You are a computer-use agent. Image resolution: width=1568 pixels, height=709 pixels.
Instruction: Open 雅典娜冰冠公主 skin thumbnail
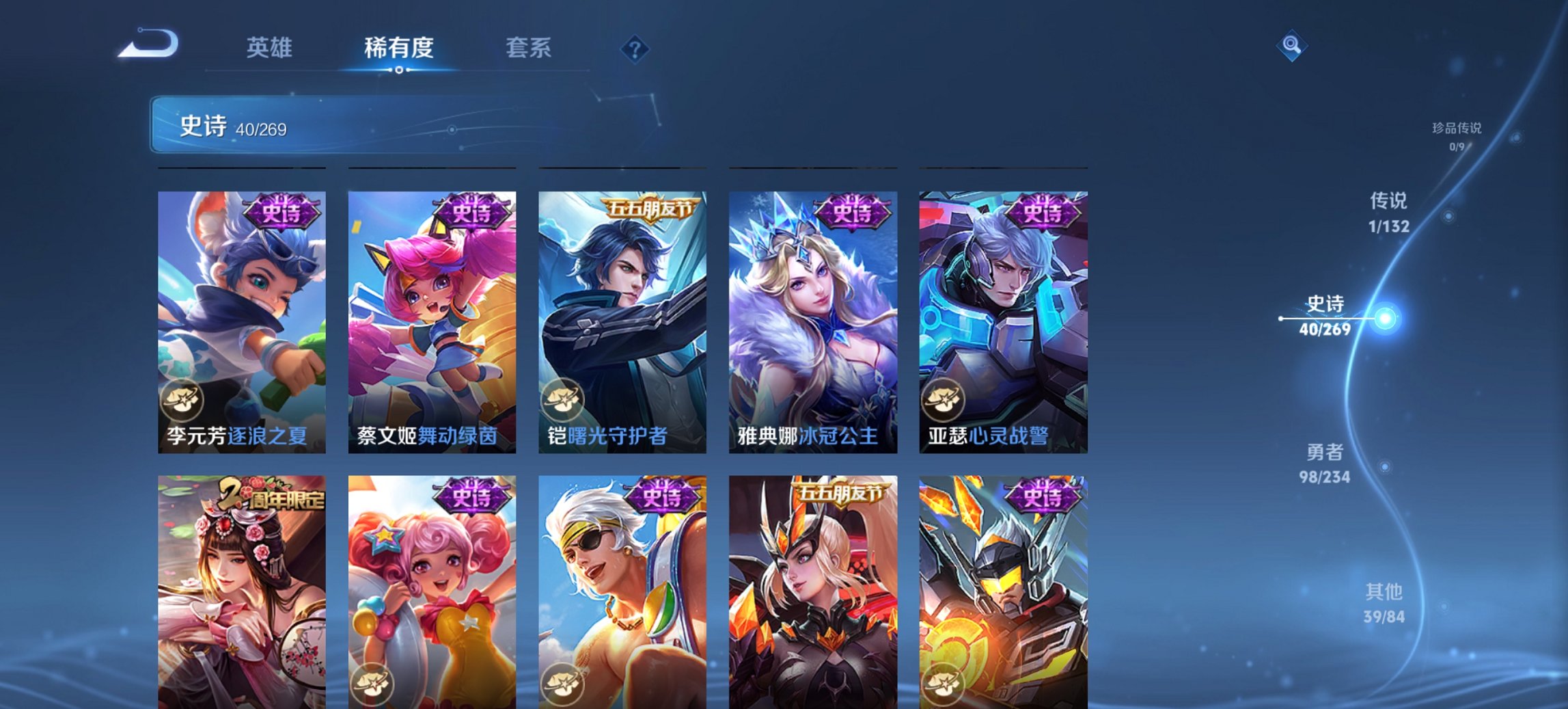pos(813,321)
